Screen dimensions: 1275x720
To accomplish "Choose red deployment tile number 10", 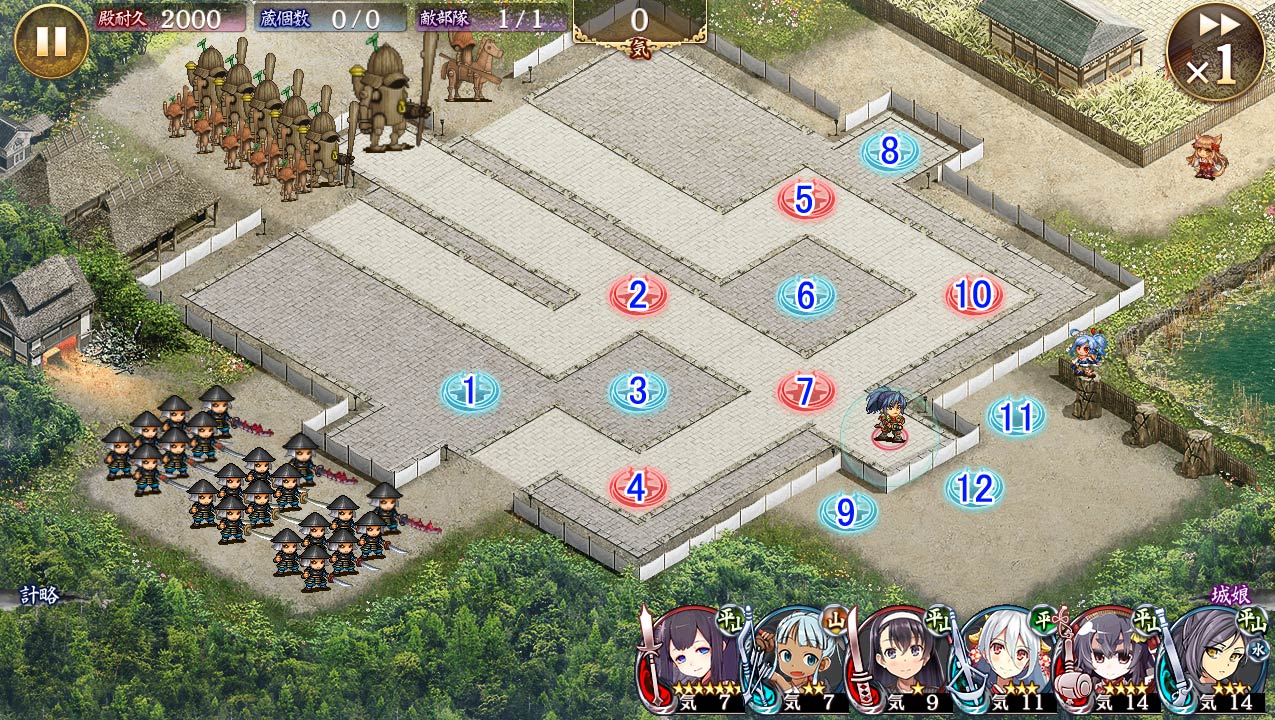I will coord(974,295).
